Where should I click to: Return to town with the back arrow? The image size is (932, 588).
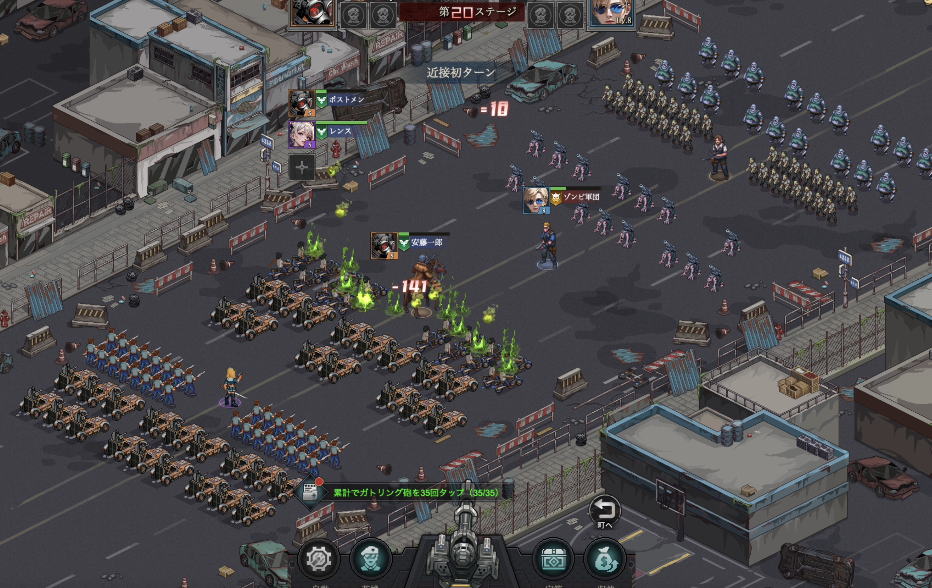point(604,511)
